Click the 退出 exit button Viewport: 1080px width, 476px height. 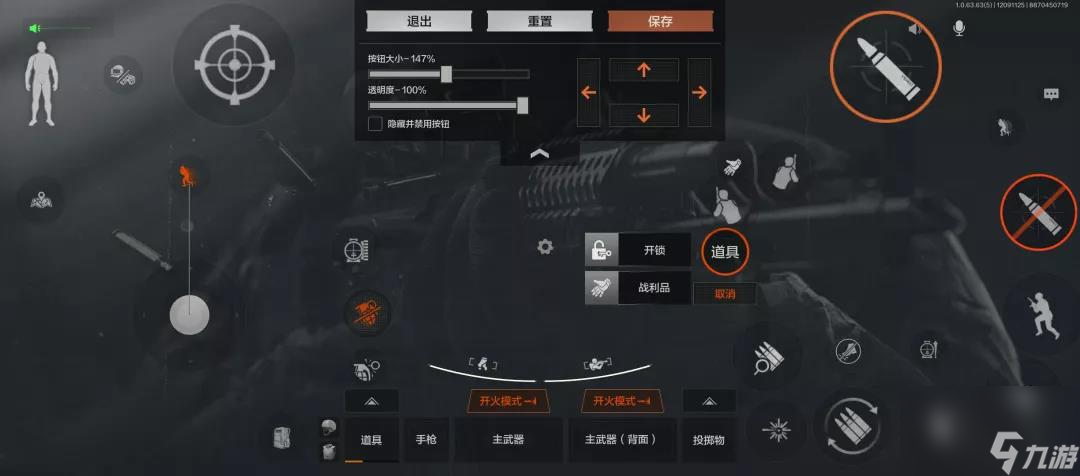pos(419,21)
